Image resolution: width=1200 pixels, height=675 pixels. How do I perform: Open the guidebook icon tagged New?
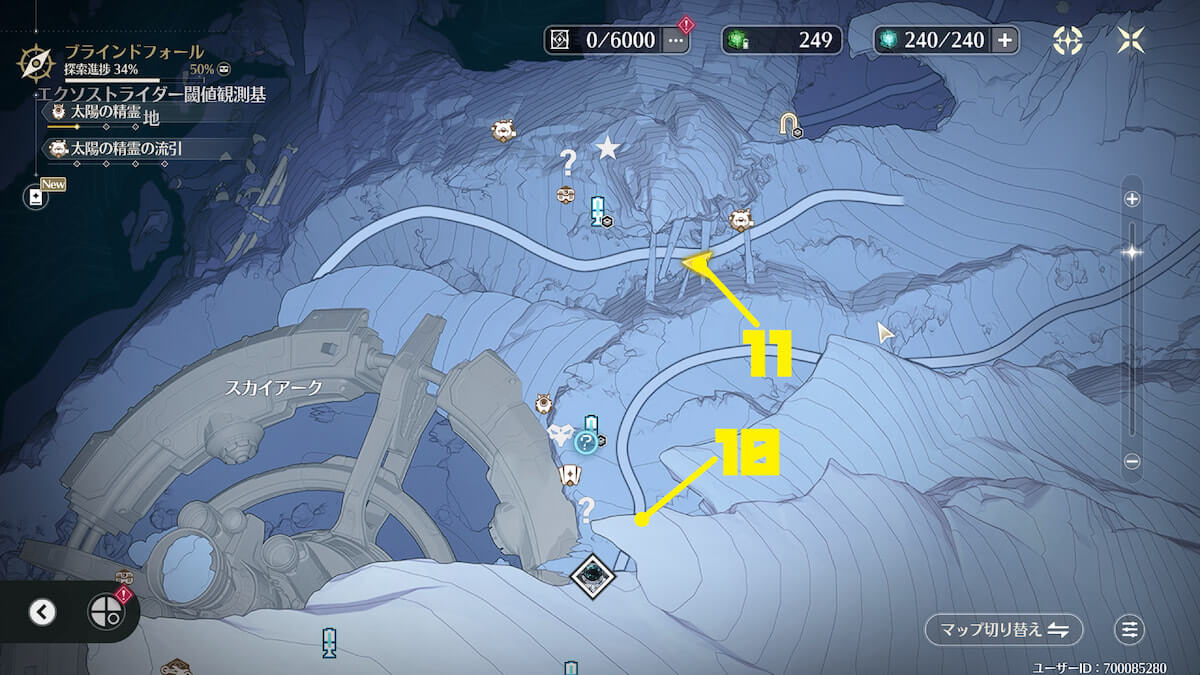click(x=36, y=197)
